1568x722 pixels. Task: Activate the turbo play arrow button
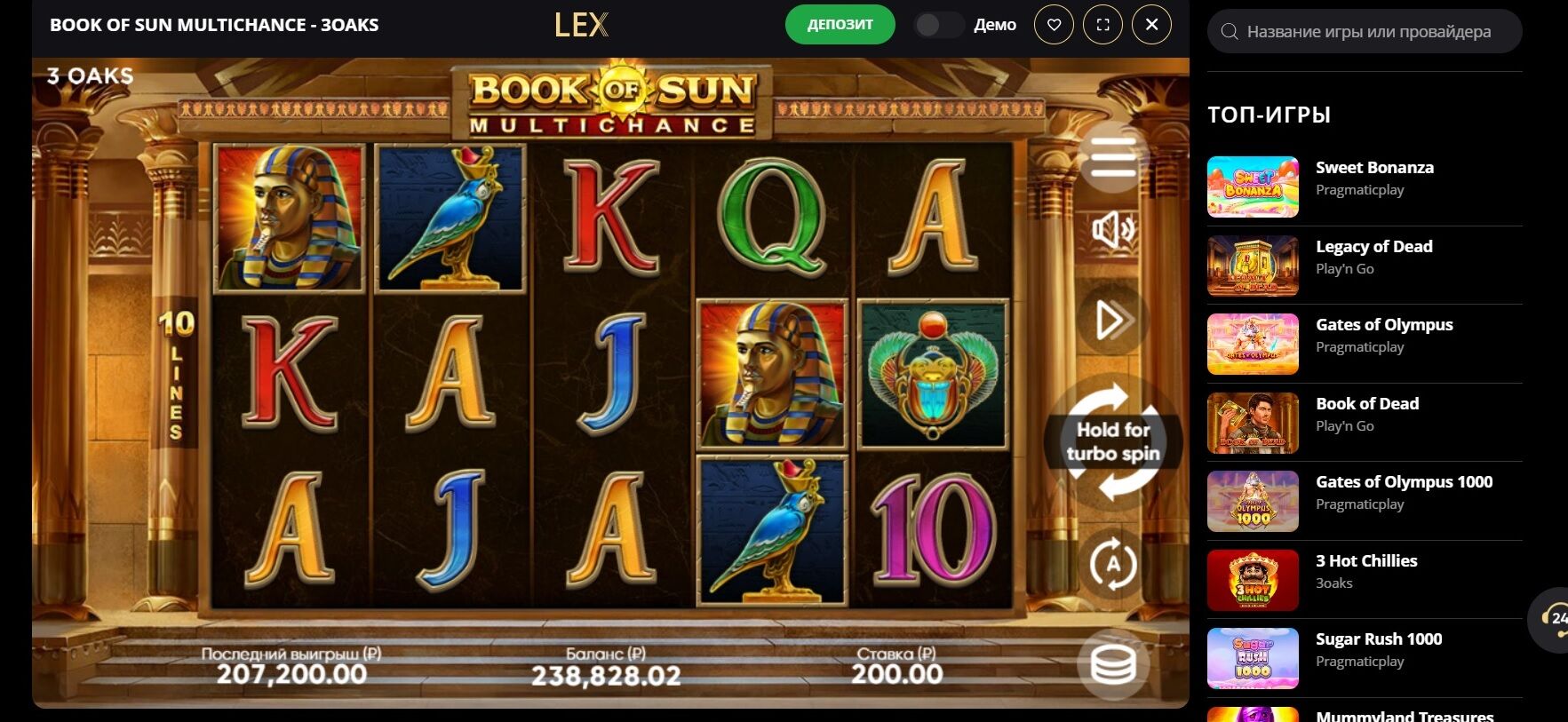(x=1112, y=320)
